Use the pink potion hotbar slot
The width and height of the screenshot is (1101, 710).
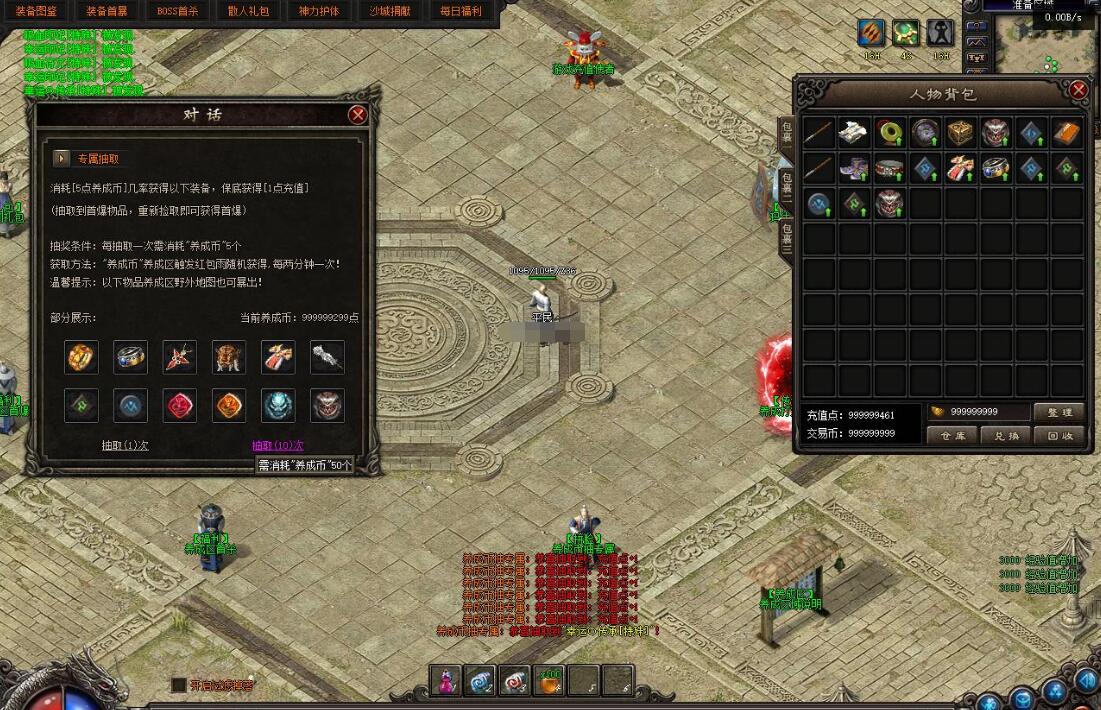(x=446, y=680)
